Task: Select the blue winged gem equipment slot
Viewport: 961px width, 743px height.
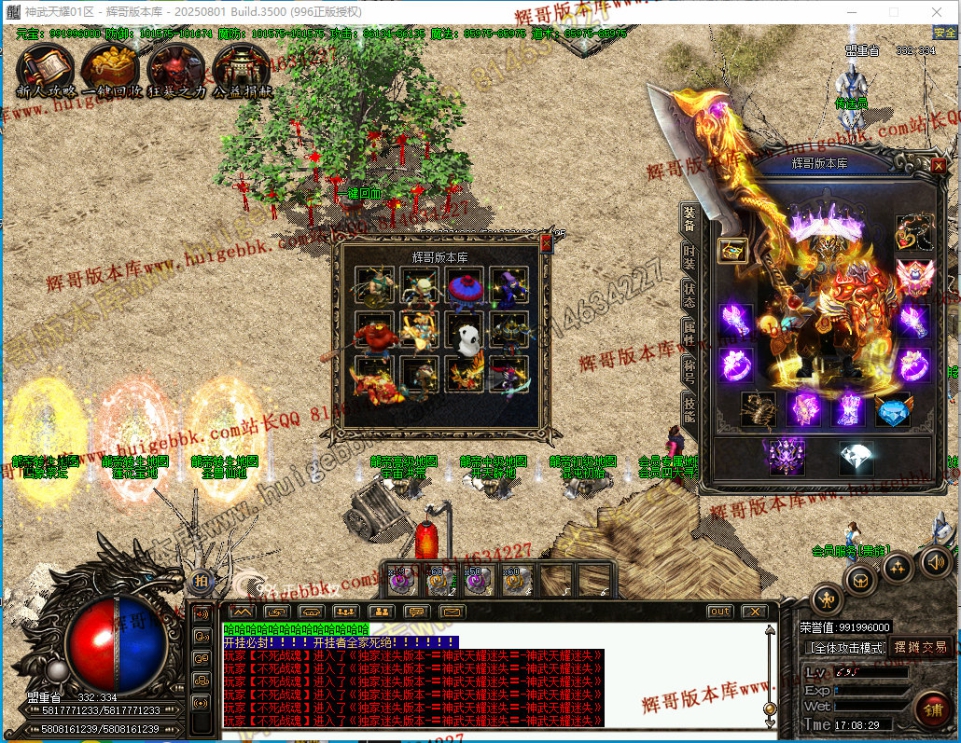Action: [894, 410]
